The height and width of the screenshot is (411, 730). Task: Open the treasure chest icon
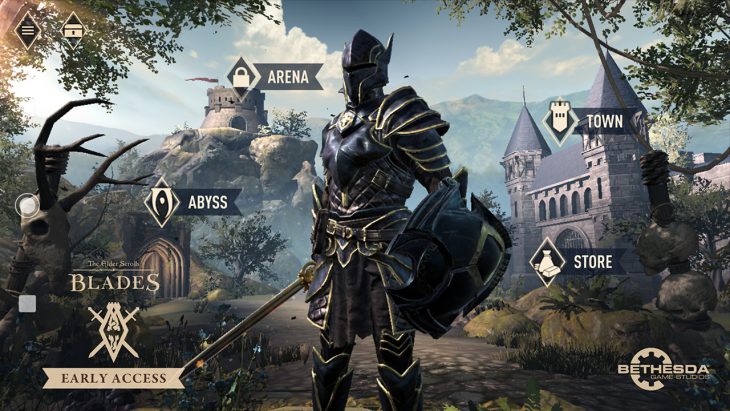click(x=73, y=30)
